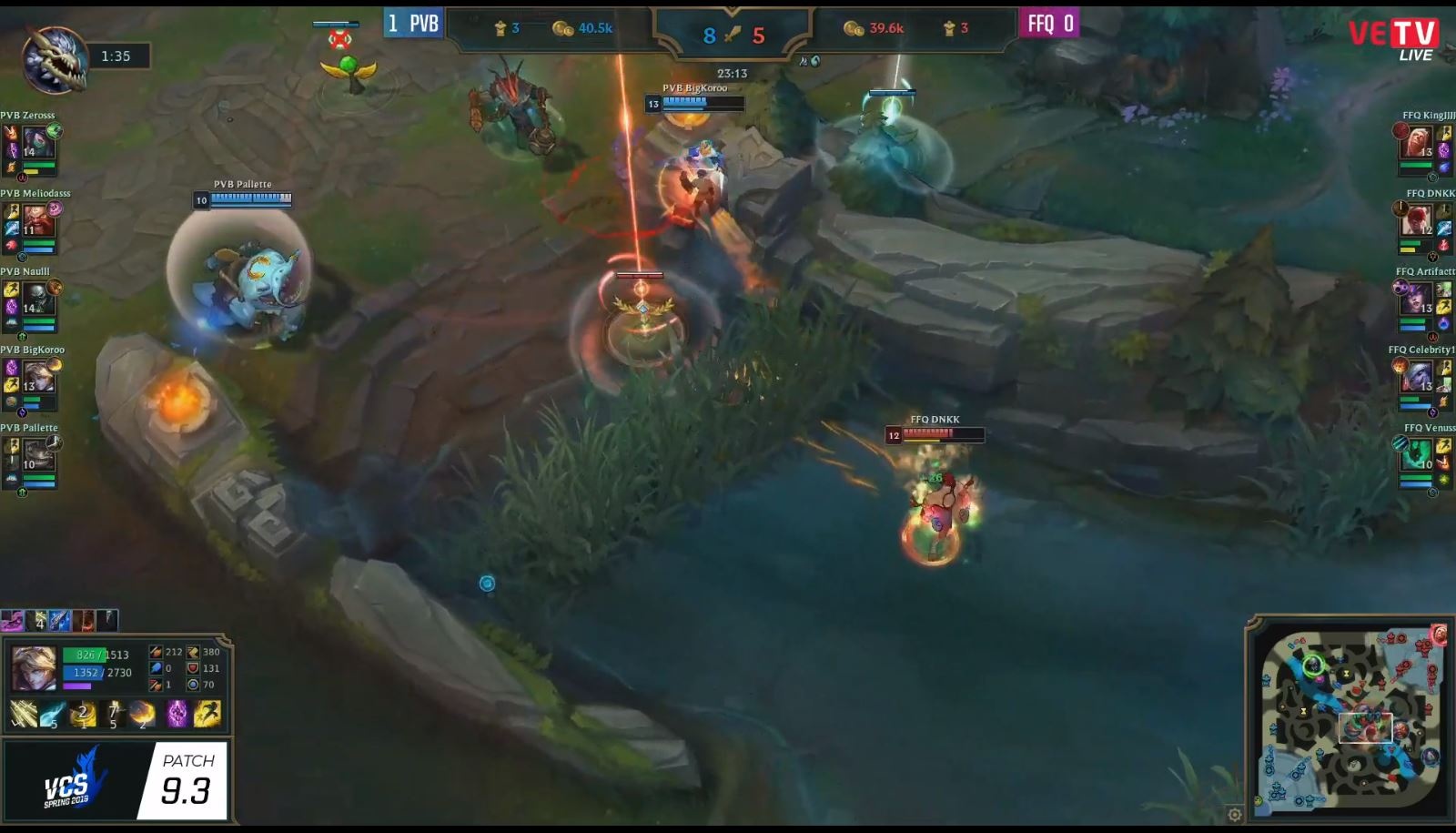Select PVB Pallette's player frame
1456x833 pixels.
(x=35, y=455)
